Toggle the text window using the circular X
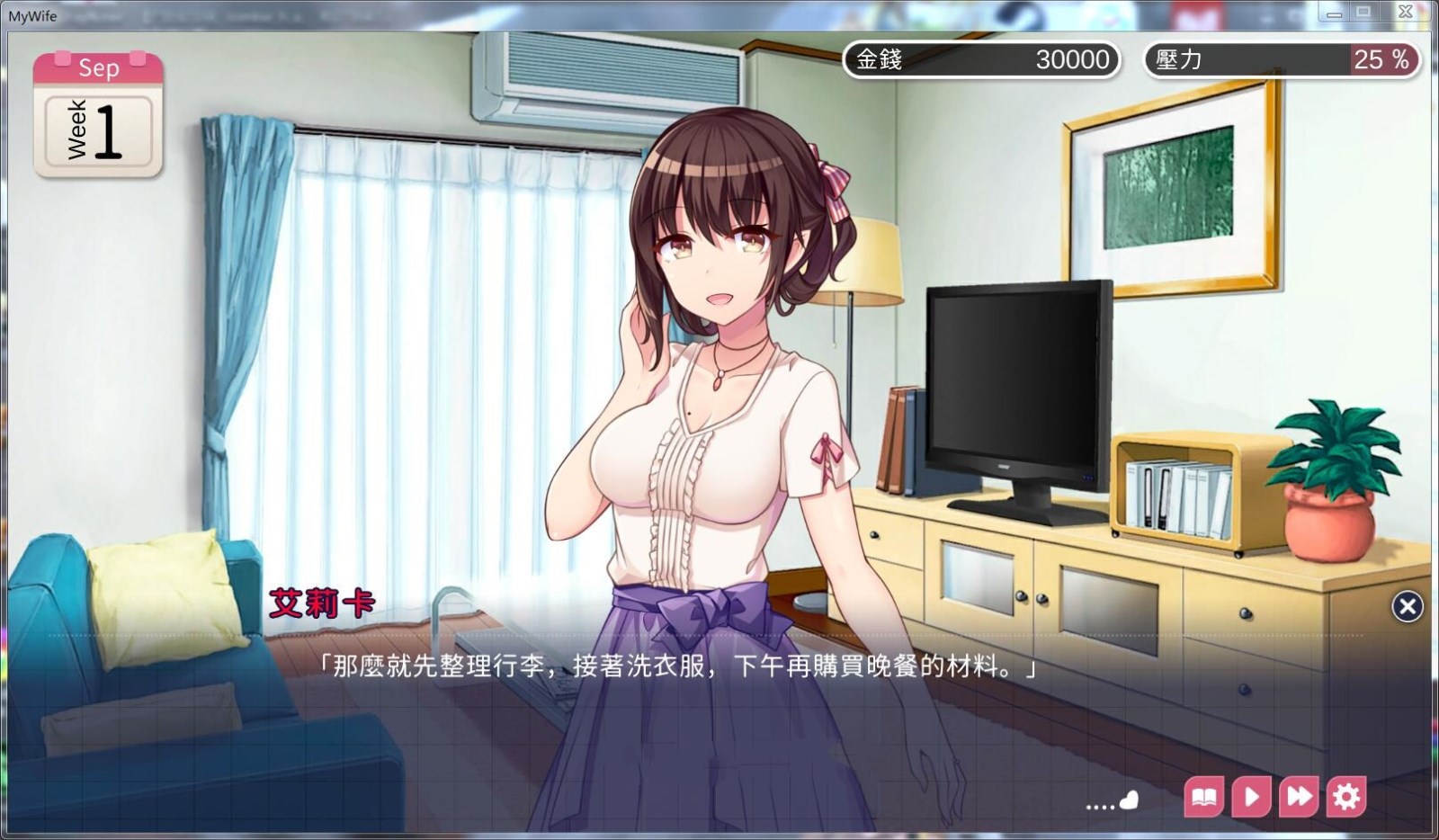1439x840 pixels. tap(1407, 607)
